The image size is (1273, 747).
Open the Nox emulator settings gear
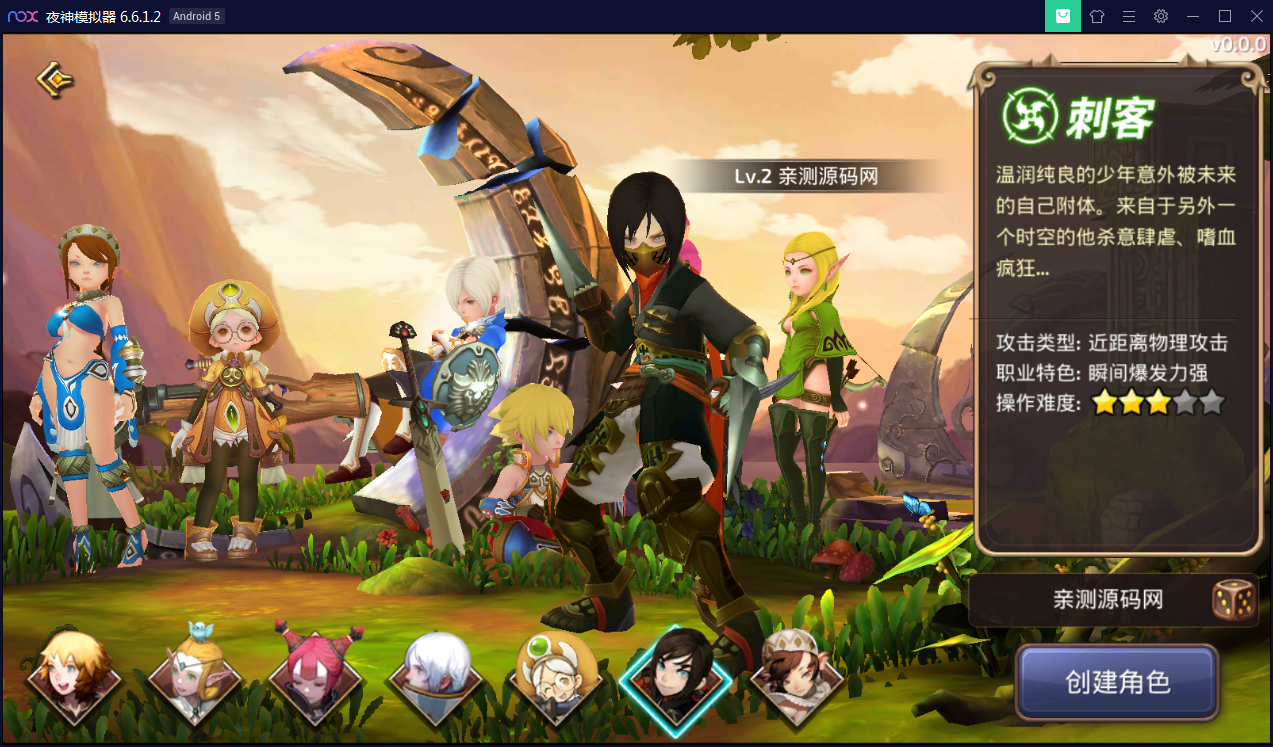pos(1161,16)
